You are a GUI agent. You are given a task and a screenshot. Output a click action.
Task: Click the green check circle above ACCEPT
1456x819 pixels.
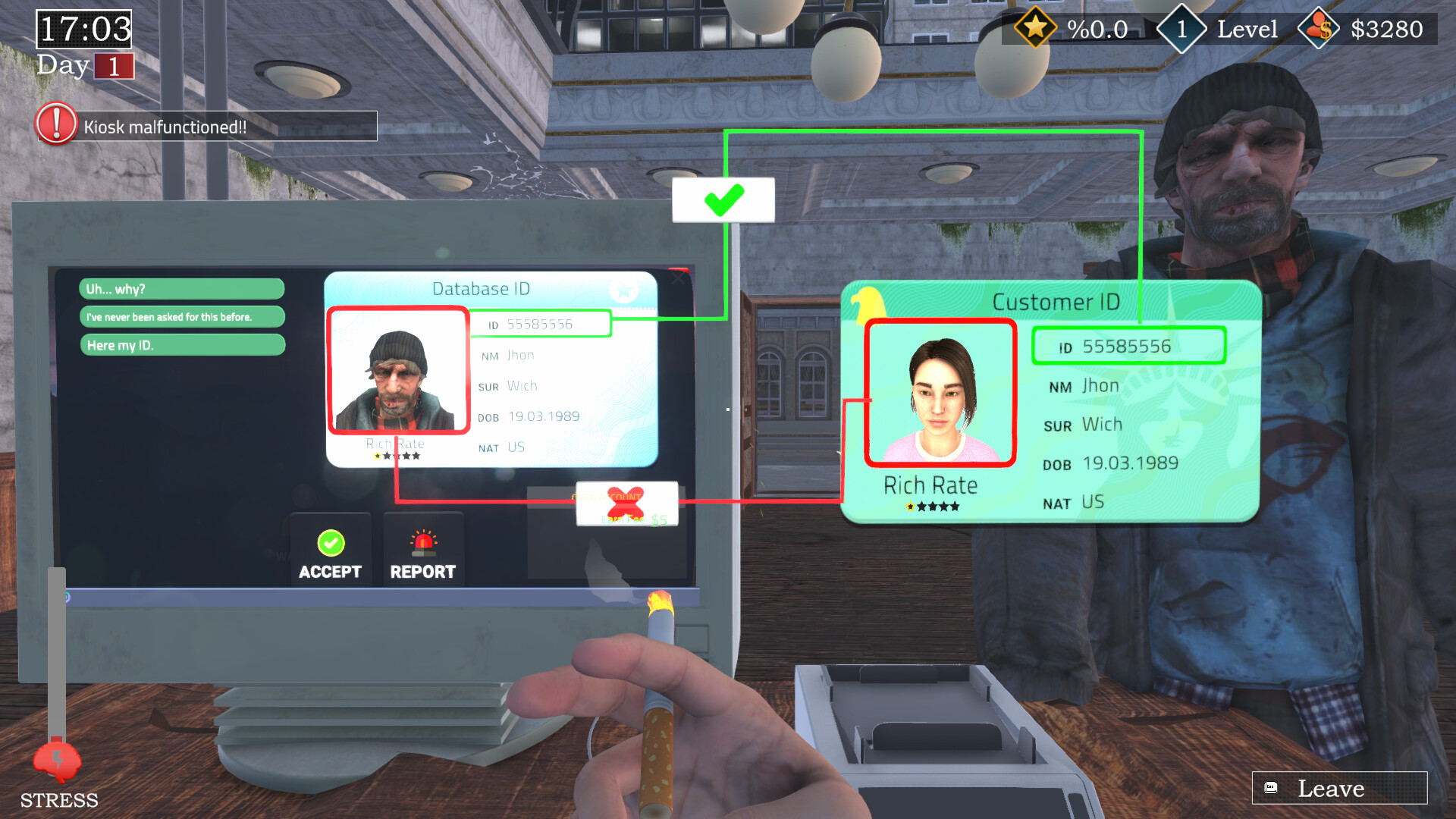click(x=330, y=541)
